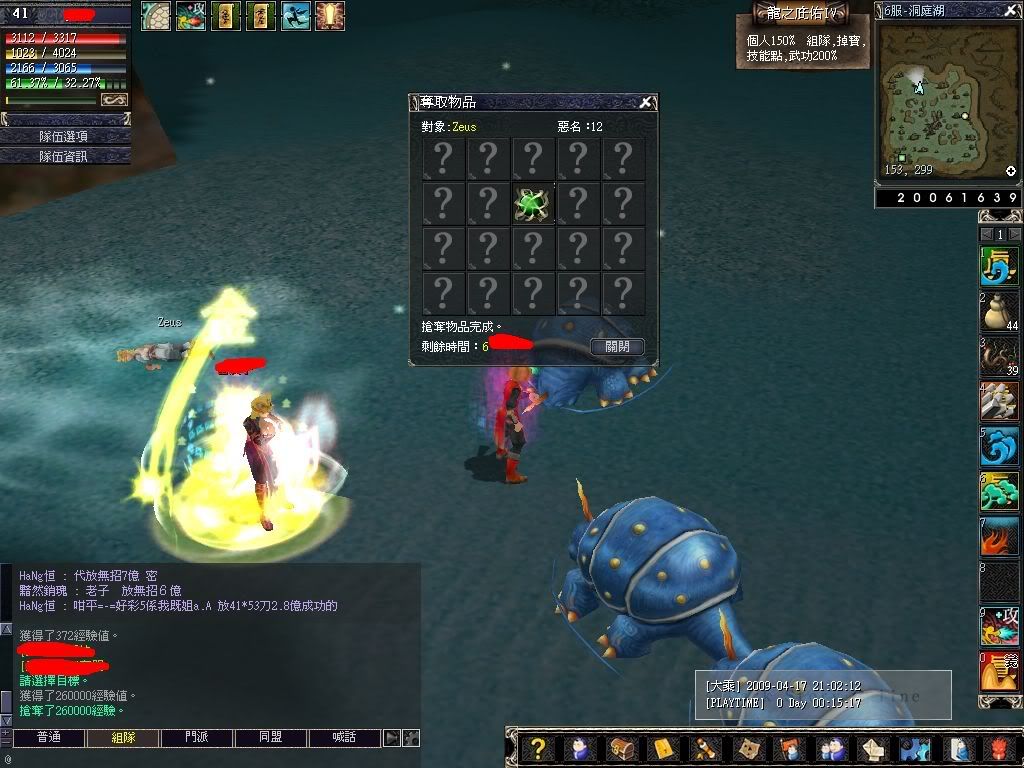This screenshot has height=768, width=1024.
Task: Use the gourd item in hotbar slot 2
Action: [998, 312]
